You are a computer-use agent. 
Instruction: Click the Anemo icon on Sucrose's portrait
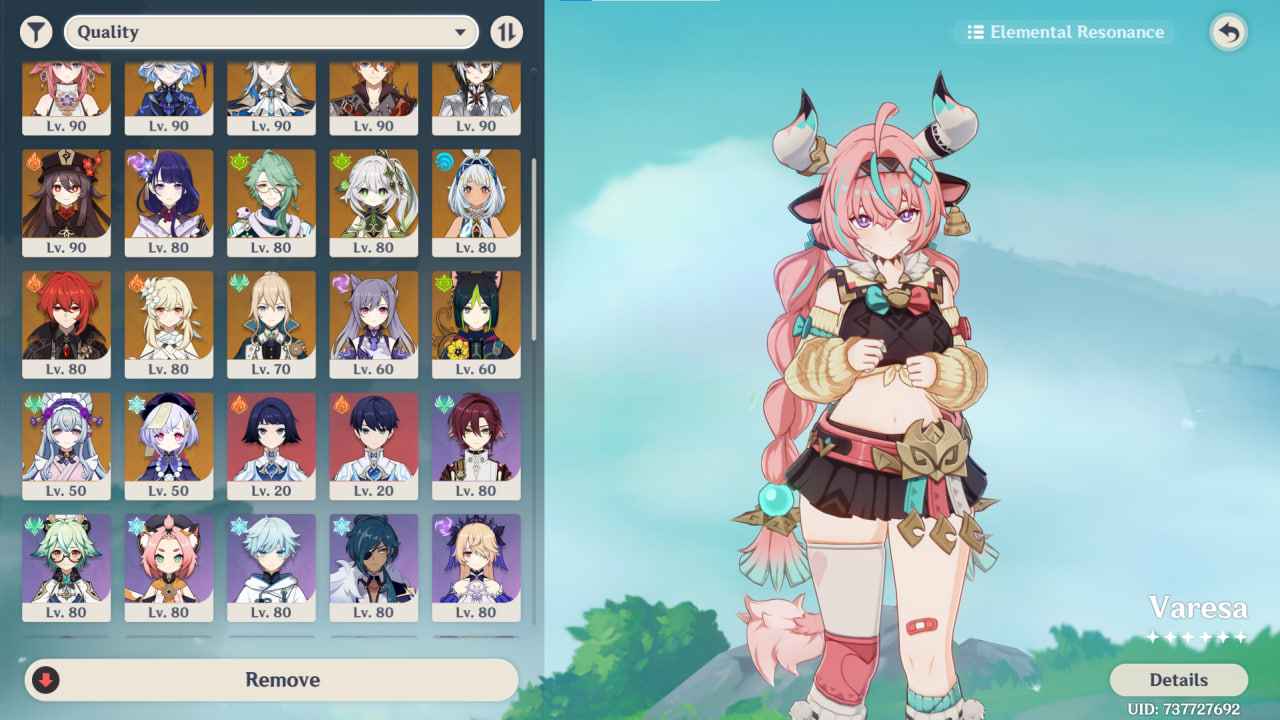30,525
